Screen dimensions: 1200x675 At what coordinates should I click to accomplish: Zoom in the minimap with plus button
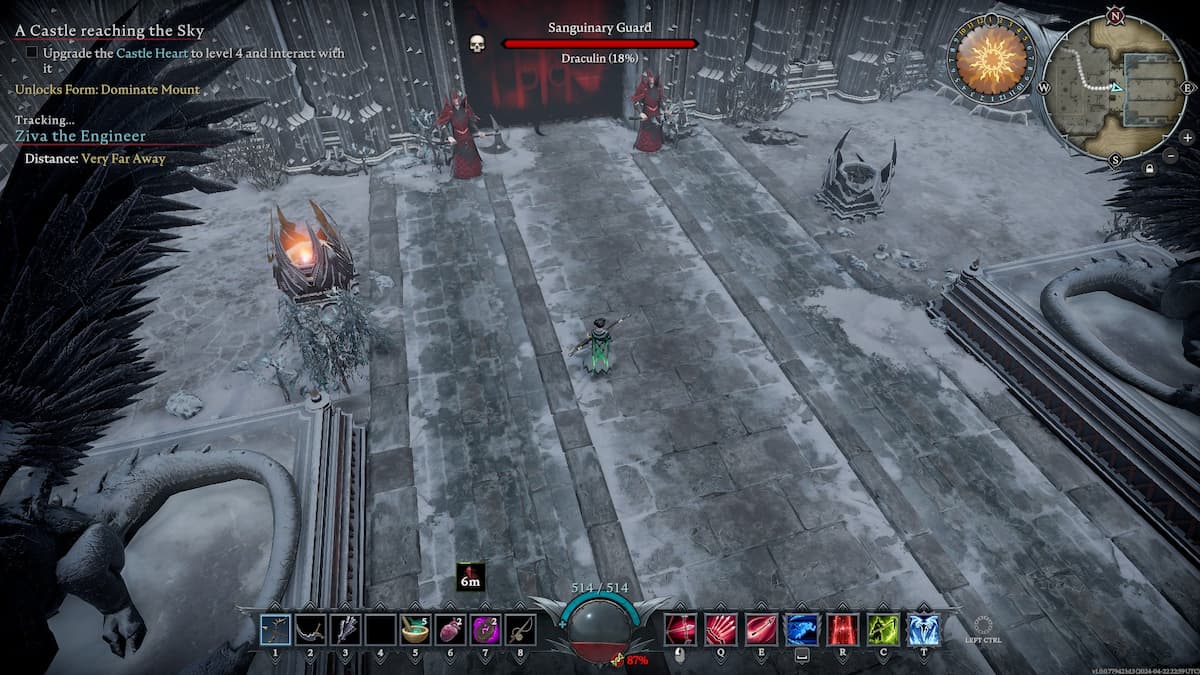[1187, 137]
